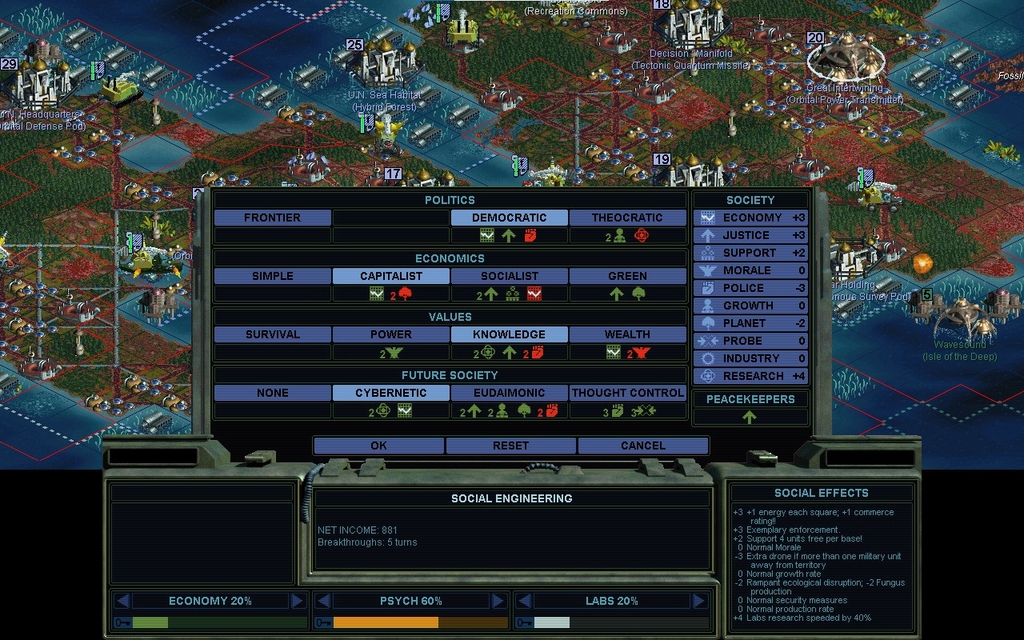Set future society to None
Viewport: 1024px width, 640px height.
[272, 393]
